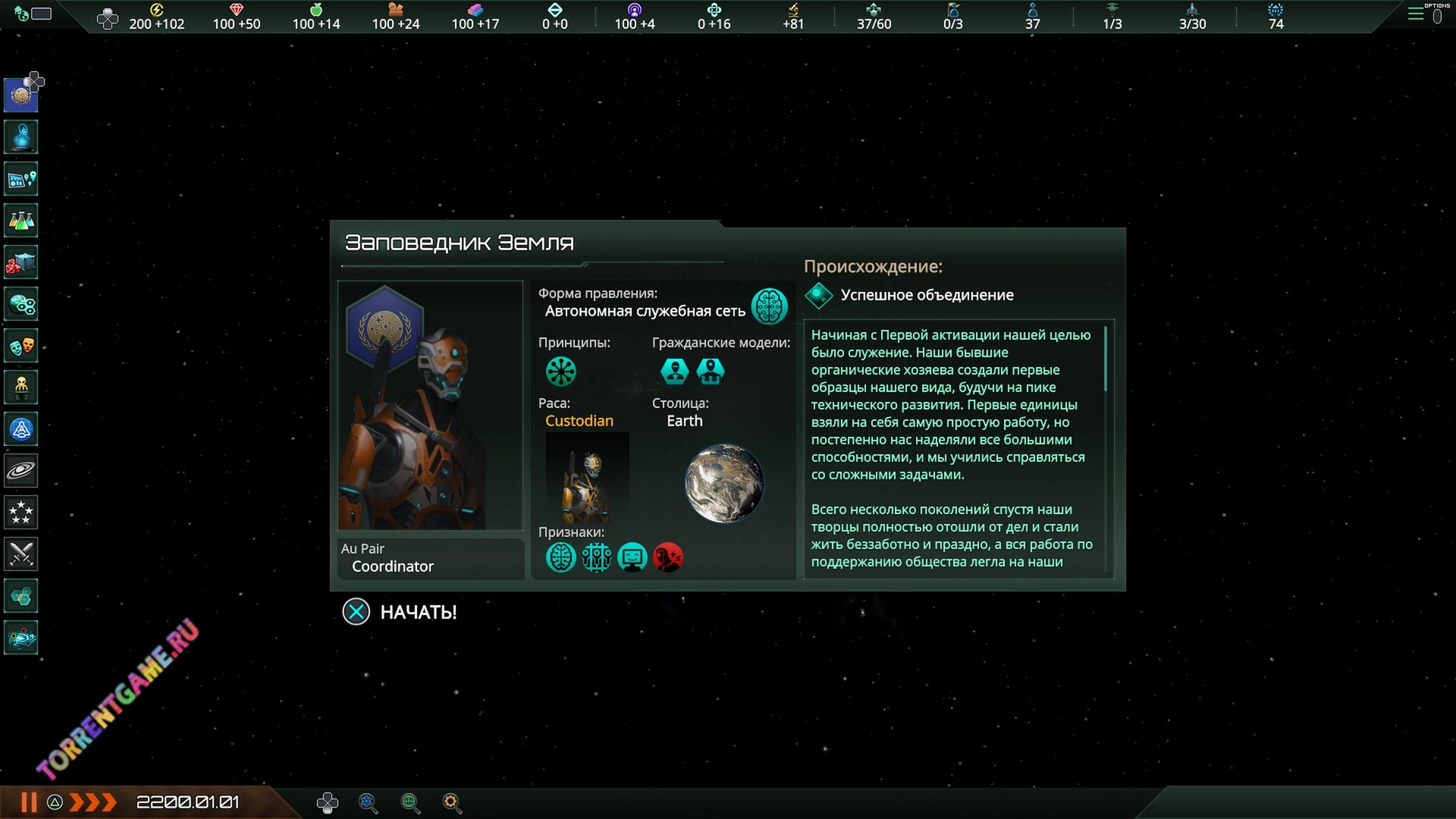Open the green hexagons edicts icon
1456x819 pixels.
[x=21, y=596]
